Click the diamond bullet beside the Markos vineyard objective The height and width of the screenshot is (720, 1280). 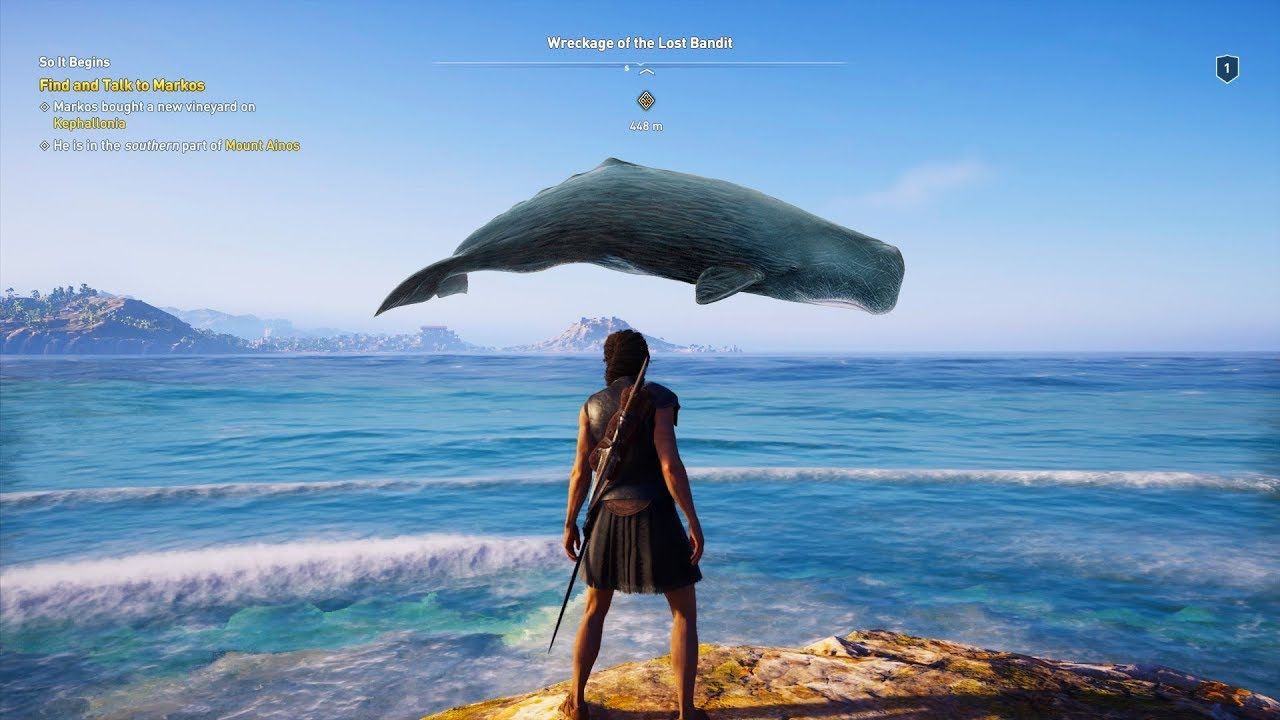tap(44, 107)
